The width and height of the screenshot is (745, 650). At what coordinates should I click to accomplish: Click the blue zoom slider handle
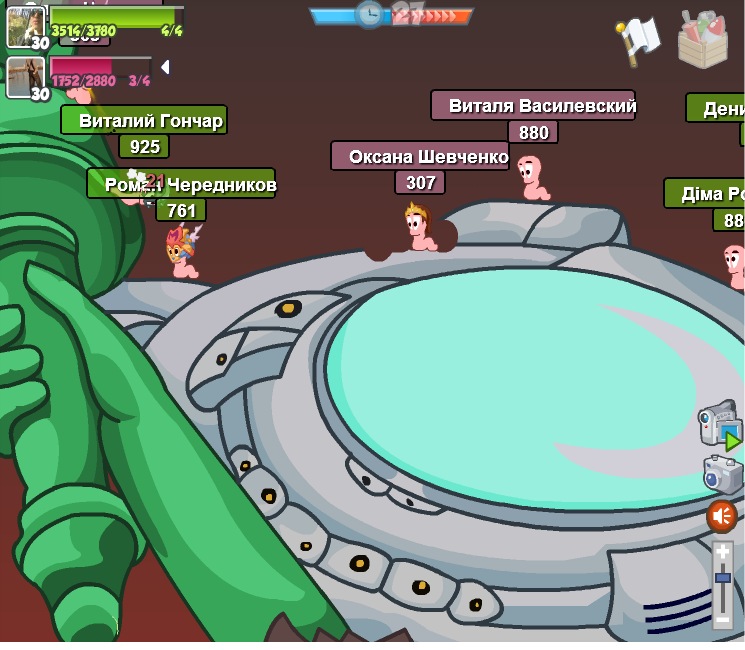pos(722,578)
